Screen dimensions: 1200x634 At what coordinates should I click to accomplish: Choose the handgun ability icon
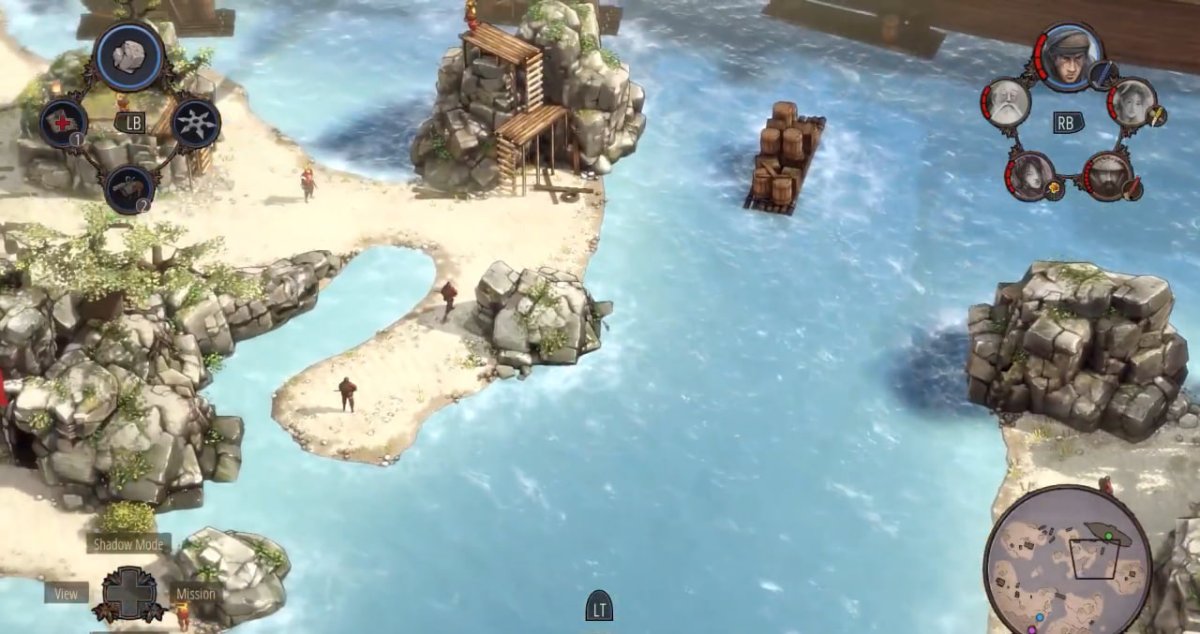tap(130, 189)
